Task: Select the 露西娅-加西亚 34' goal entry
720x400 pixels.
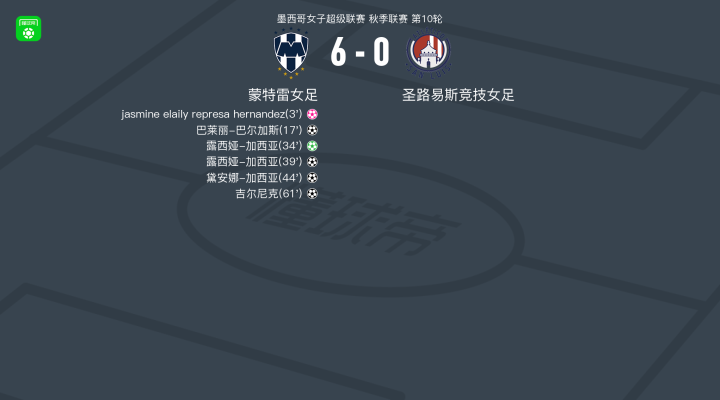Action: [x=261, y=146]
